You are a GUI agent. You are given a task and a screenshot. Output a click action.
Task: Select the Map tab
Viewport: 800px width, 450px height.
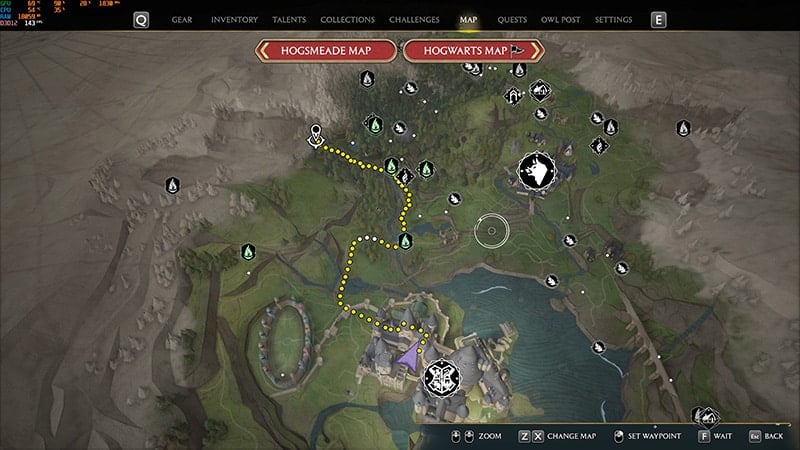coord(468,19)
